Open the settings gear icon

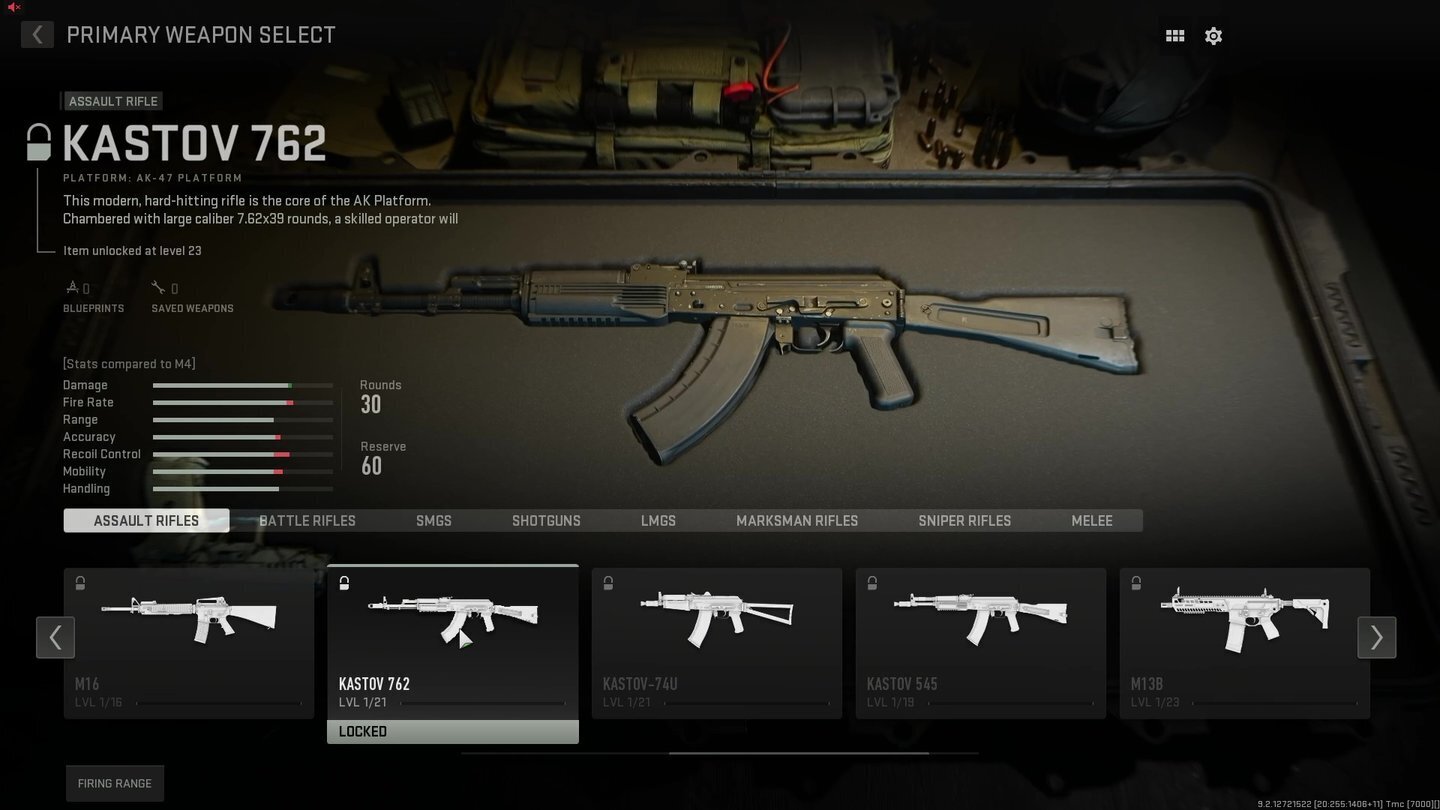tap(1213, 35)
